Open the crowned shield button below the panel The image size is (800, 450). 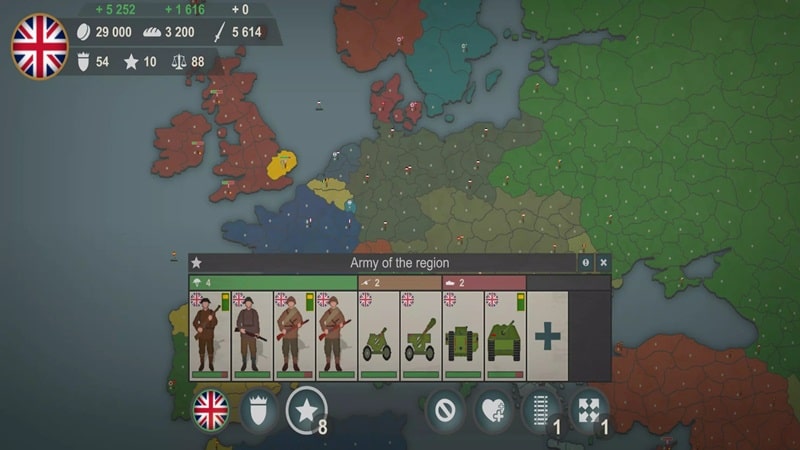pos(258,409)
